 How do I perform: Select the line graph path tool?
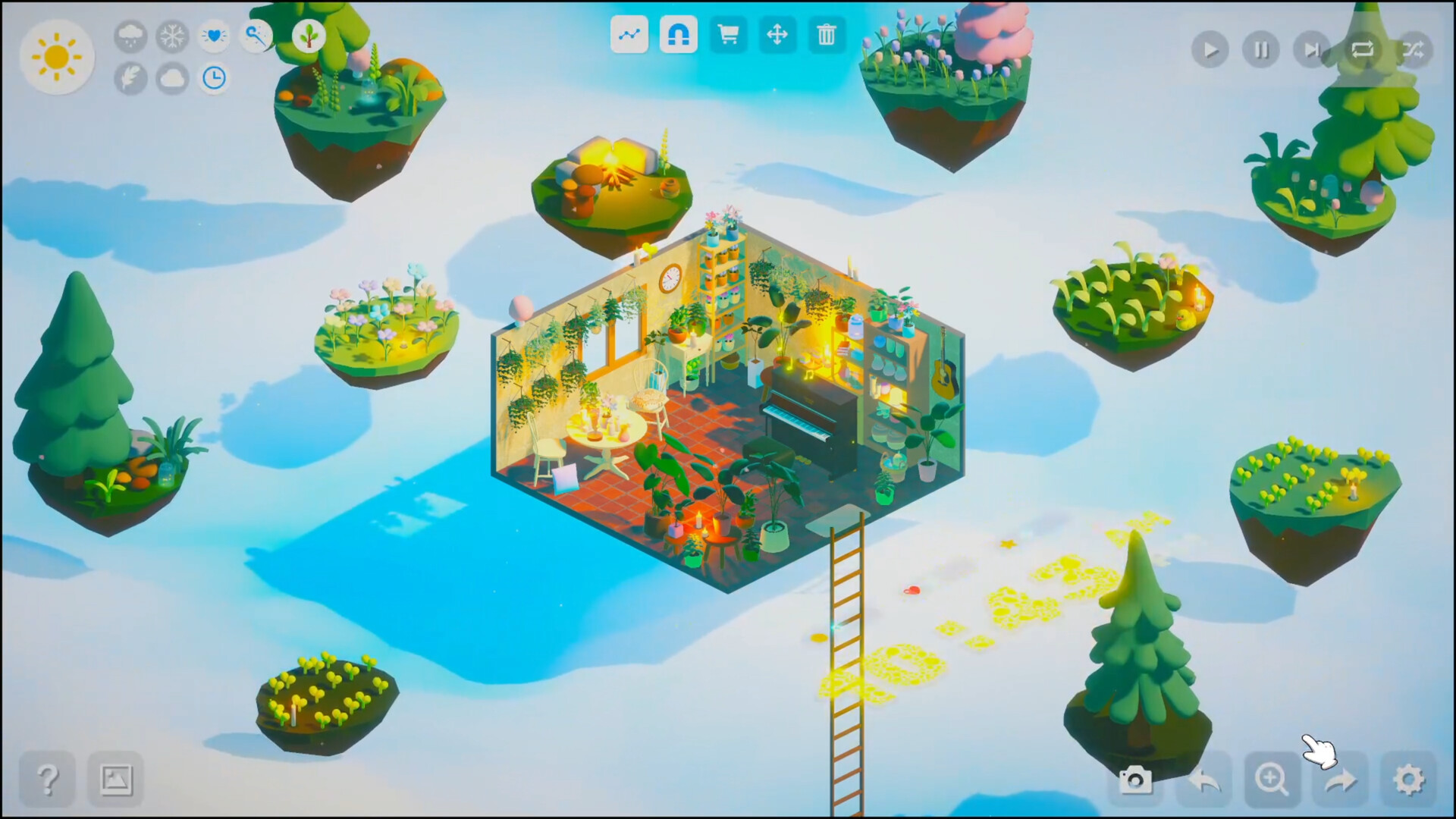pyautogui.click(x=629, y=35)
